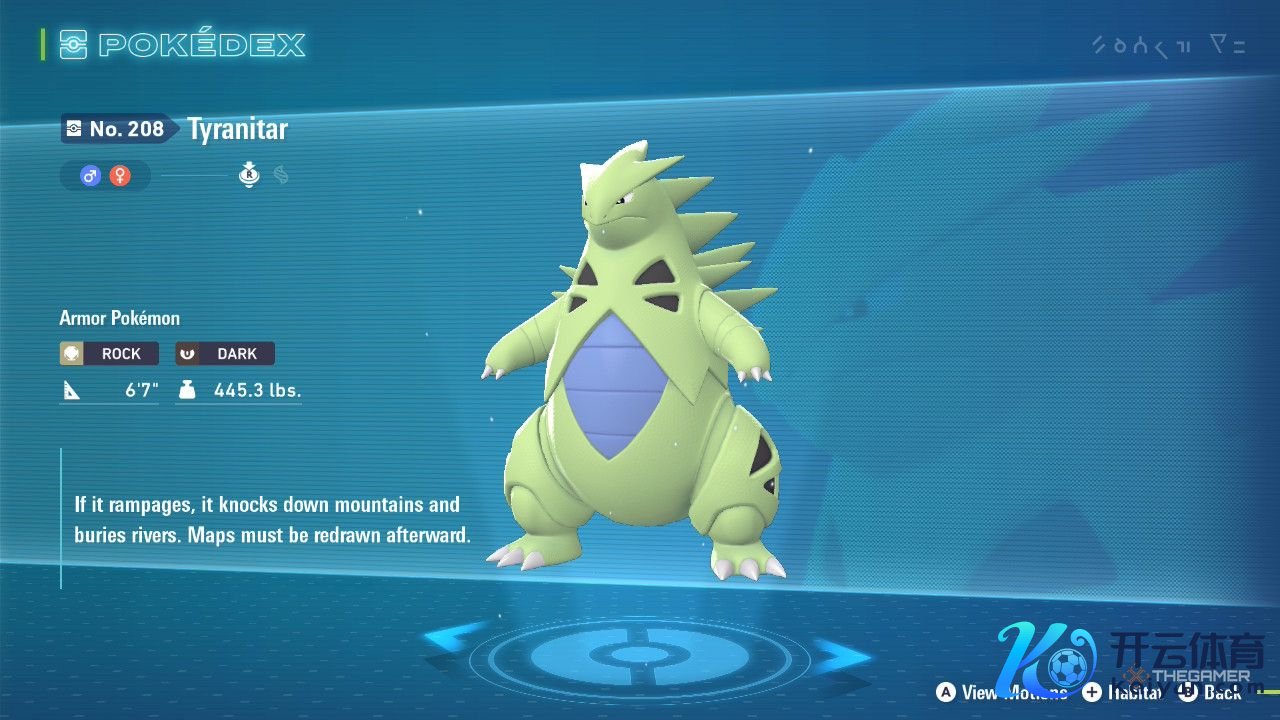
Task: Choose the Rock type badge
Action: (109, 354)
